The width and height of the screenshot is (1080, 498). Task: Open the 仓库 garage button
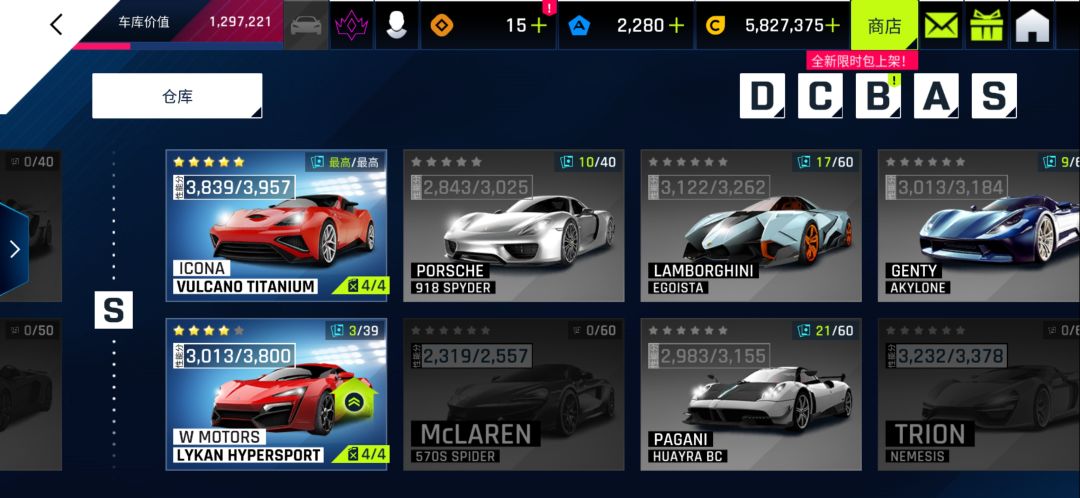click(x=177, y=96)
